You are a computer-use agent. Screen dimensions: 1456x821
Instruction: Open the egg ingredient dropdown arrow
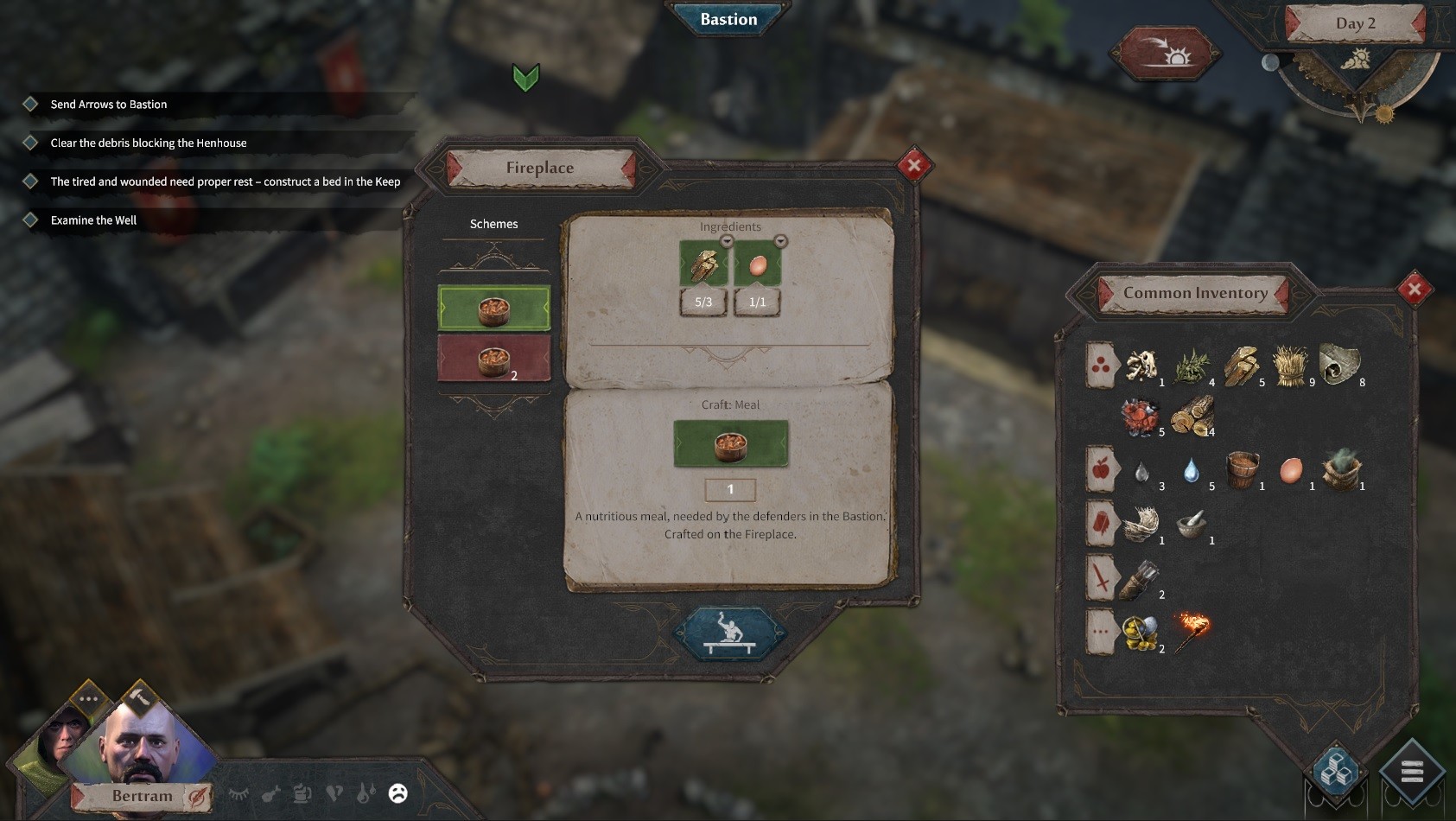[780, 243]
